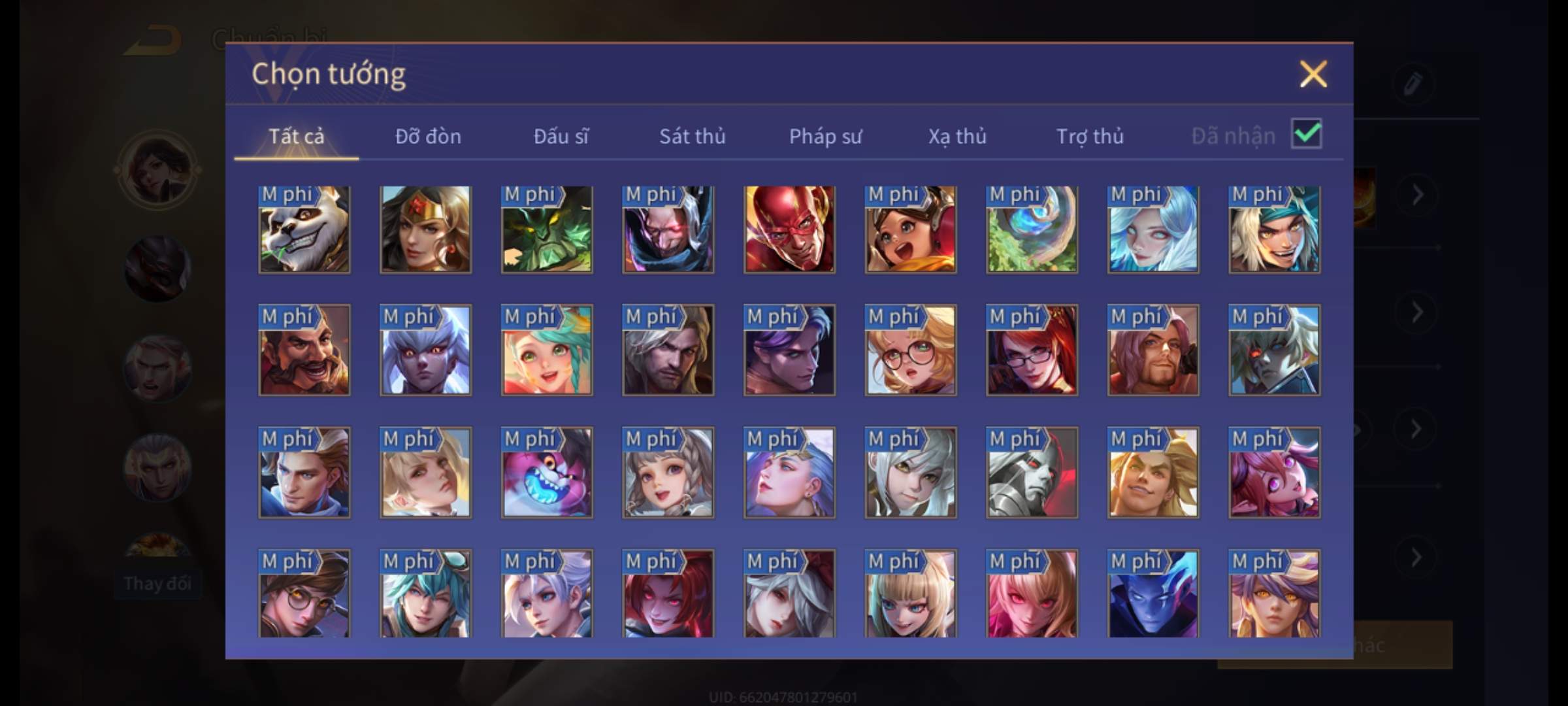Close the Chọn tướng hero selection panel
The width and height of the screenshot is (1568, 706).
(x=1313, y=74)
